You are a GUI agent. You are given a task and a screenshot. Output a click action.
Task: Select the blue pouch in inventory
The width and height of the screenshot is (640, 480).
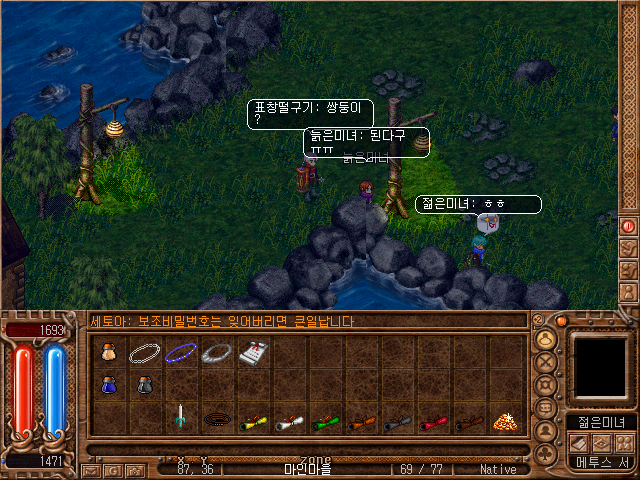click(x=108, y=385)
